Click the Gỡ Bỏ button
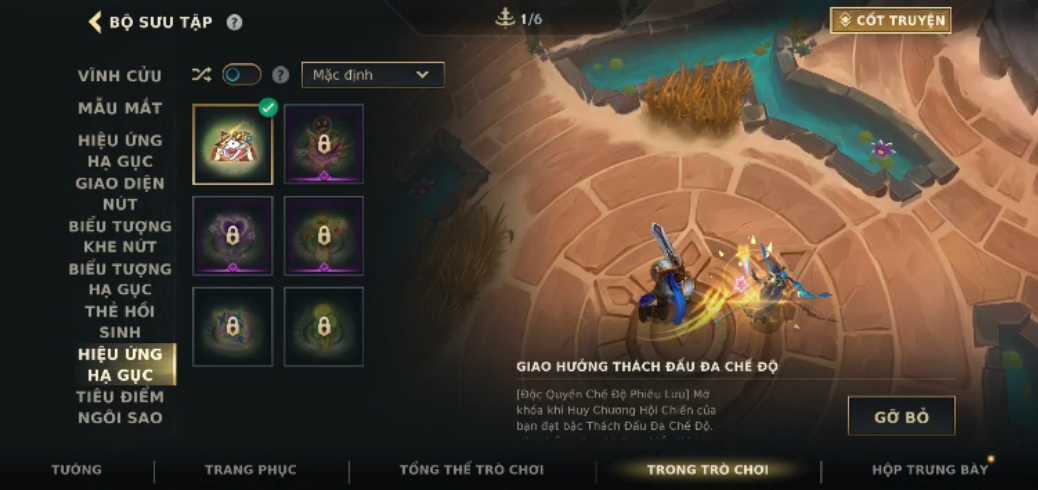Viewport: 1038px width, 490px height. point(901,416)
